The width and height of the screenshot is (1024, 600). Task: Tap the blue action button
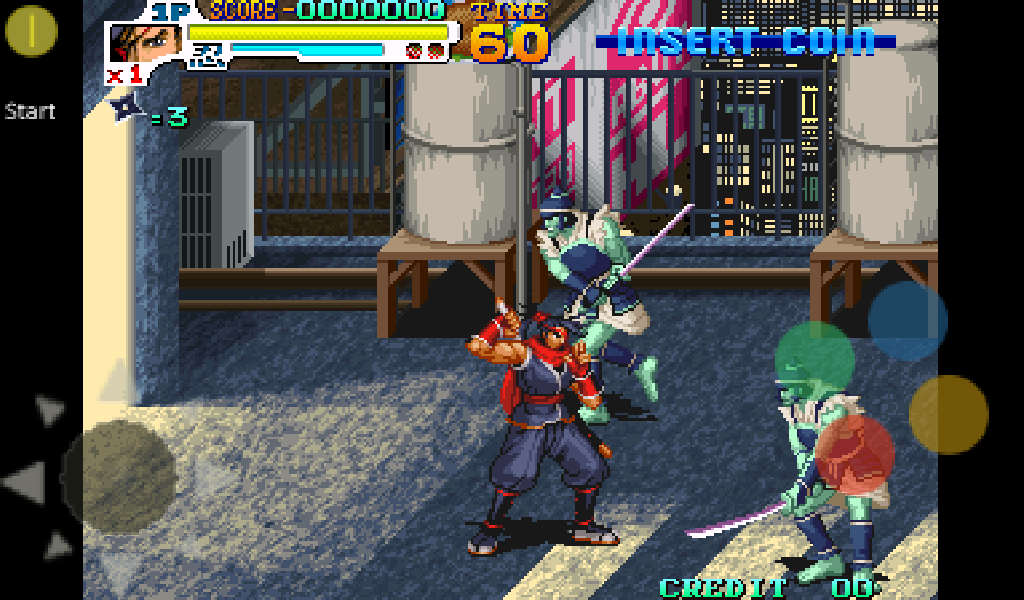(907, 321)
